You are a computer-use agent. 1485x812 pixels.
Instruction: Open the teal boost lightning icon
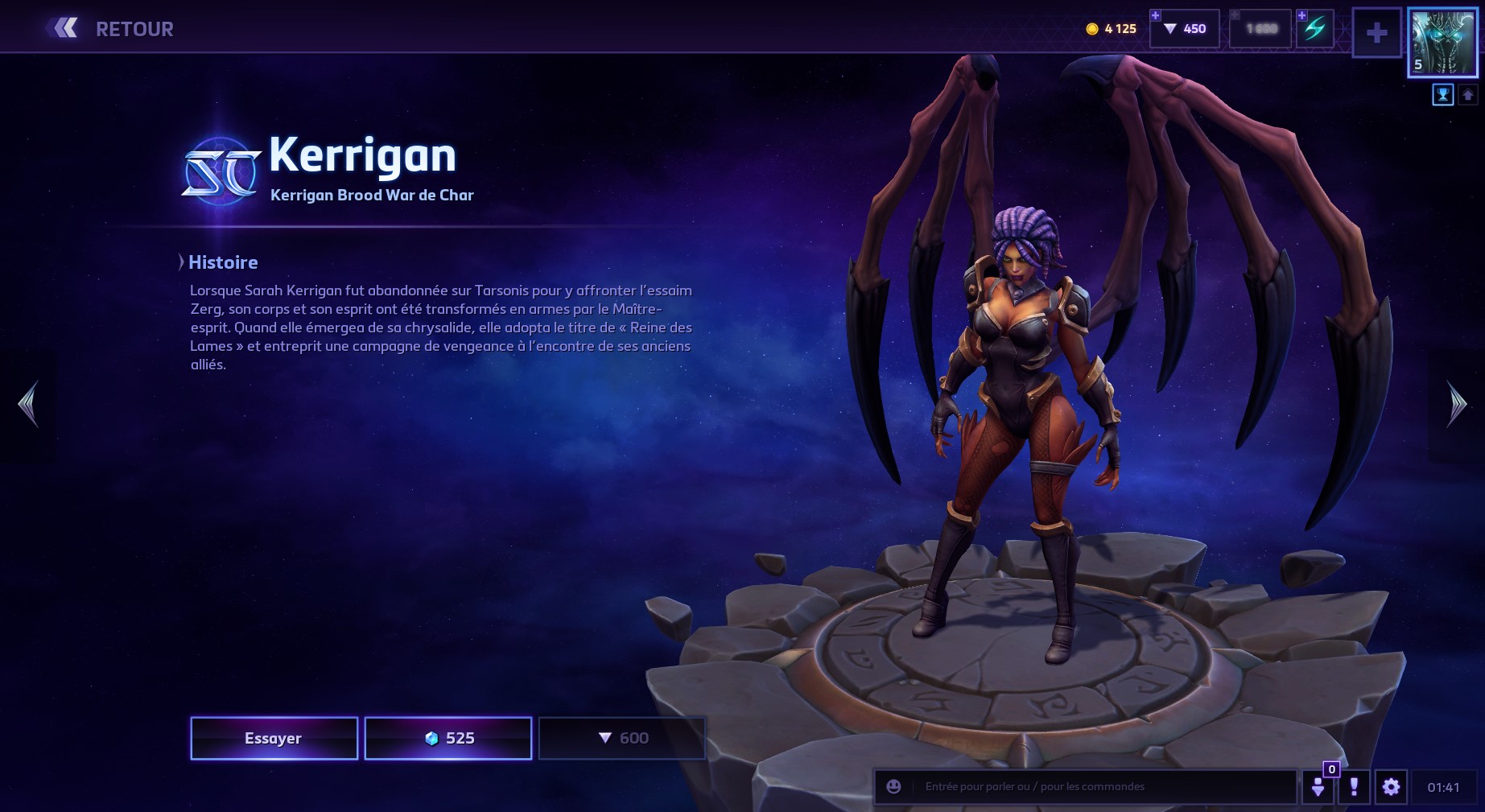pyautogui.click(x=1315, y=29)
